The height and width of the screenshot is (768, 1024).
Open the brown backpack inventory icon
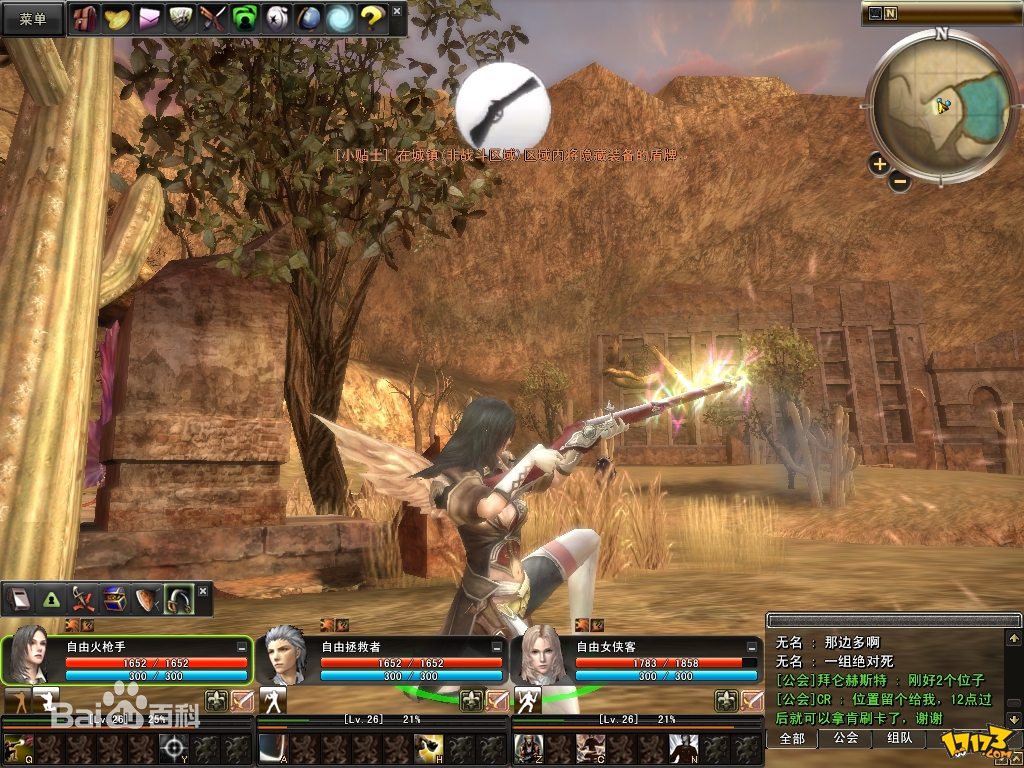[x=86, y=18]
